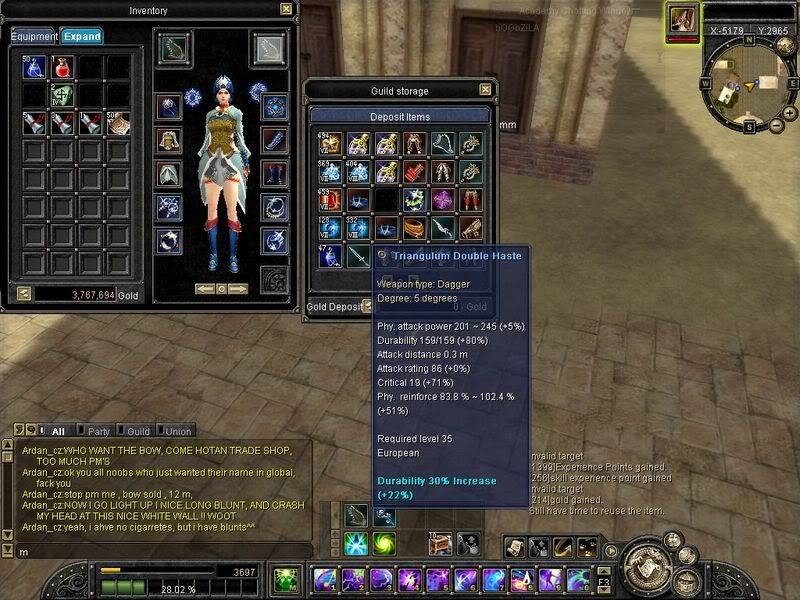Screen dimensions: 800x600
Task: Show the Union chat tab
Action: click(178, 431)
